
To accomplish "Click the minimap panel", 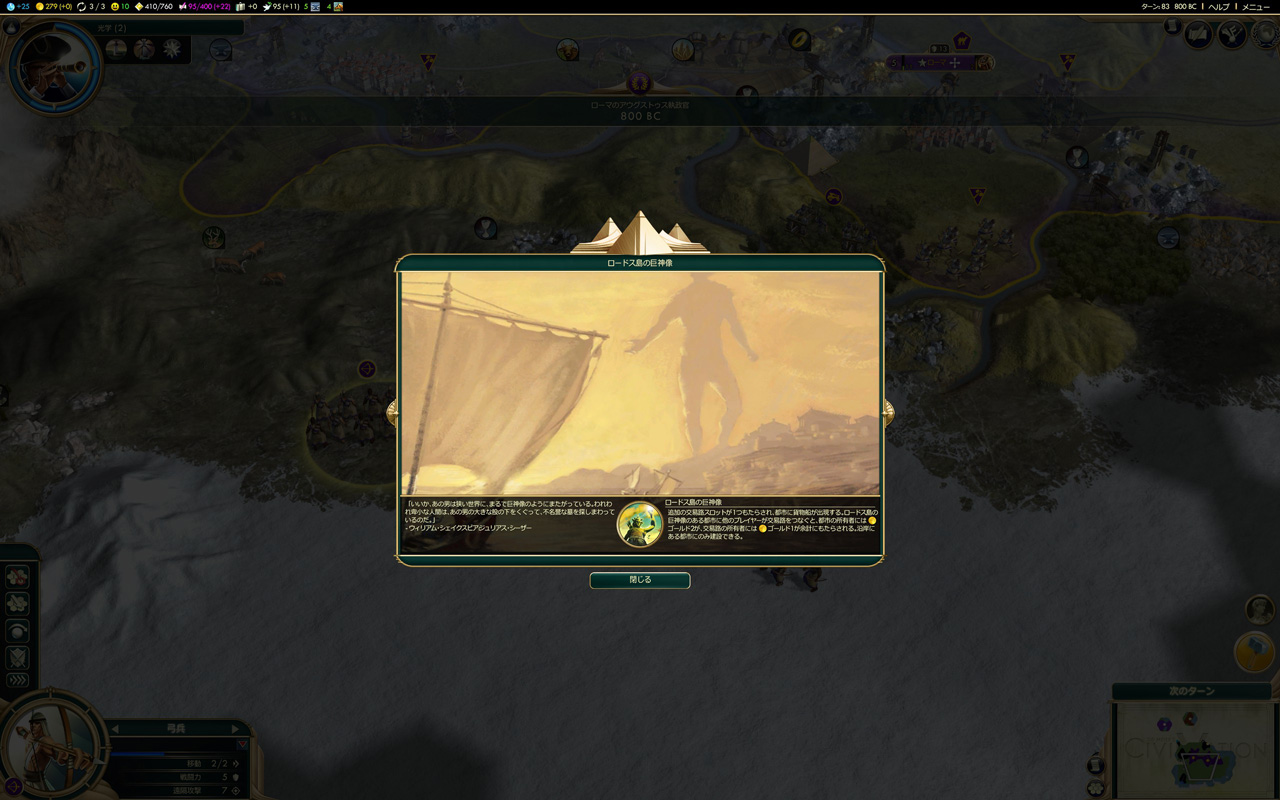I will [x=1193, y=748].
